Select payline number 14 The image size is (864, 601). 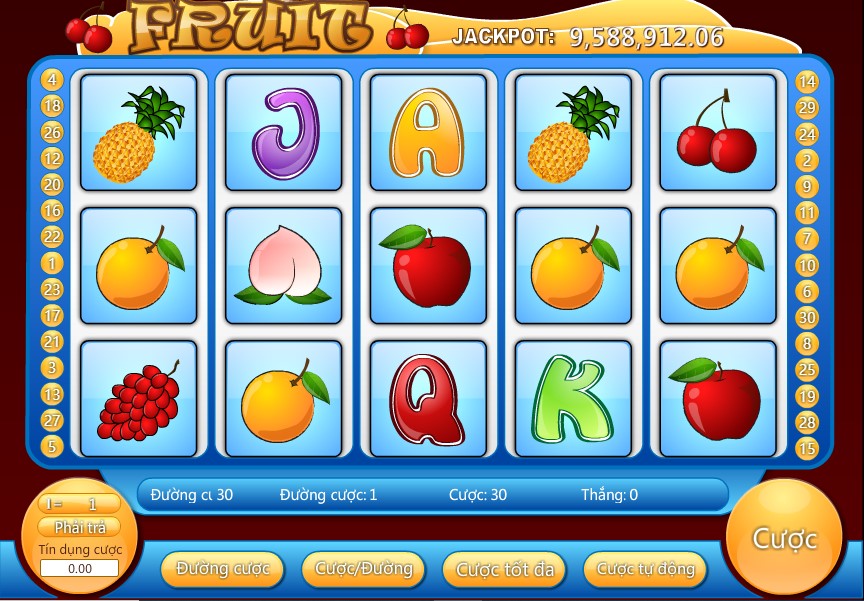pos(807,82)
